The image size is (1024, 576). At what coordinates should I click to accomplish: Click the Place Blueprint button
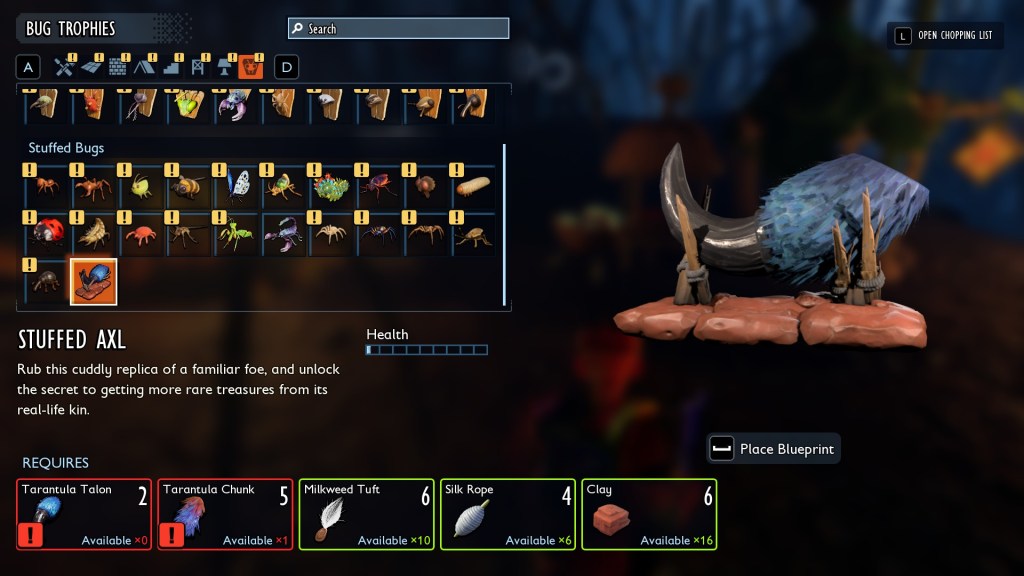(773, 449)
